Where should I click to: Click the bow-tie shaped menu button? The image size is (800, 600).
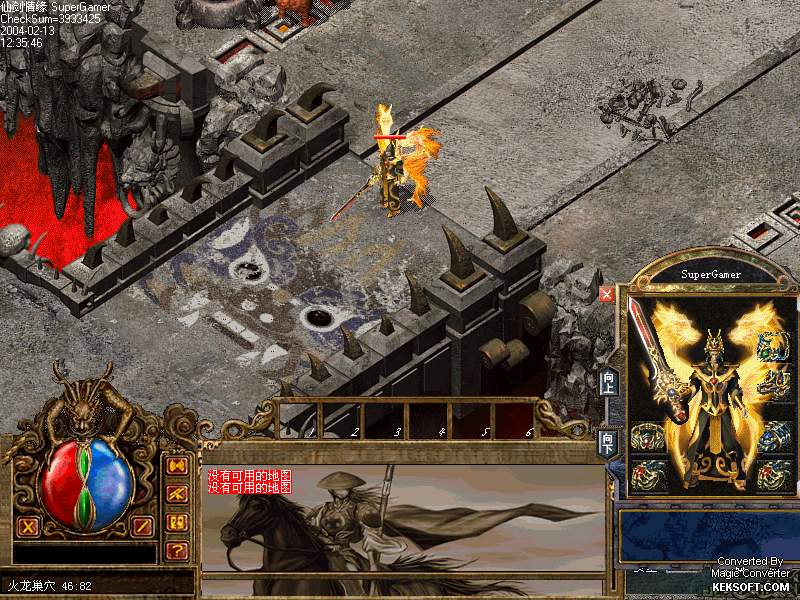coord(177,466)
